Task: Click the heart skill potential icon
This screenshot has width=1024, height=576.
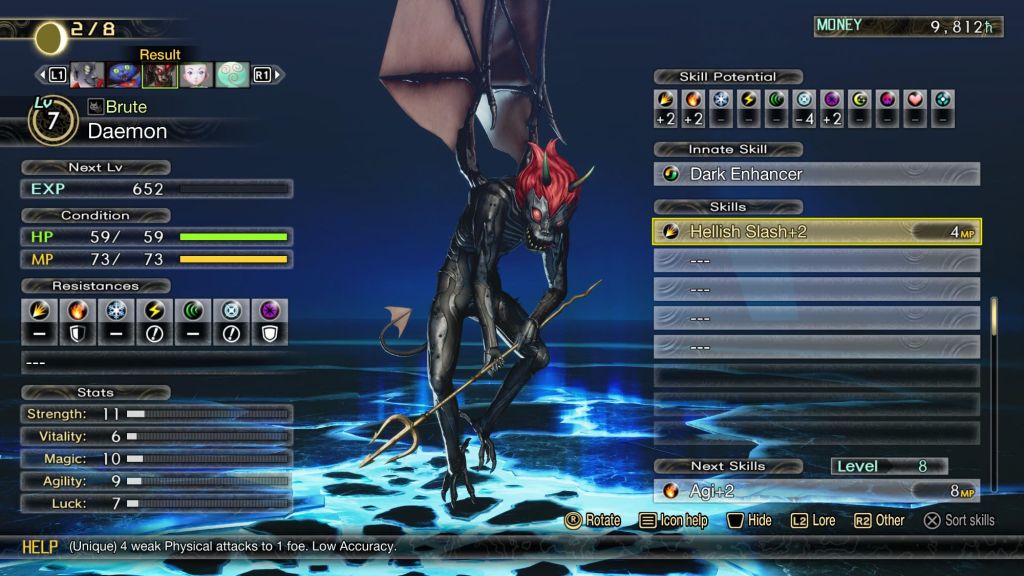Action: (x=915, y=100)
